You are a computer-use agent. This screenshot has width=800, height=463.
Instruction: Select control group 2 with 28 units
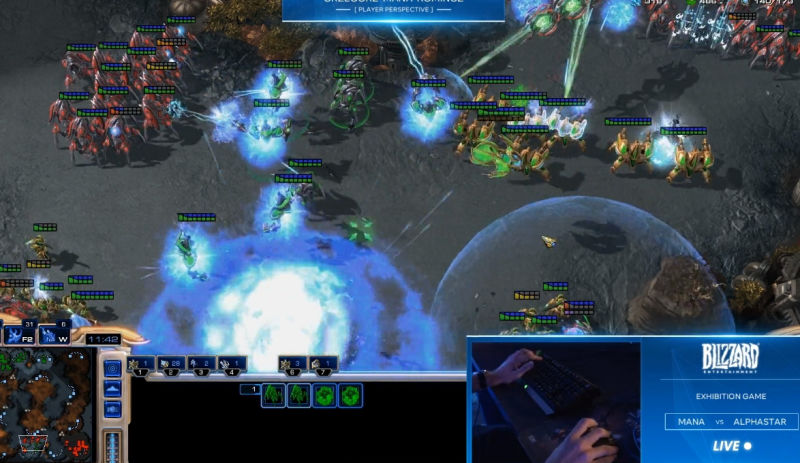172,365
